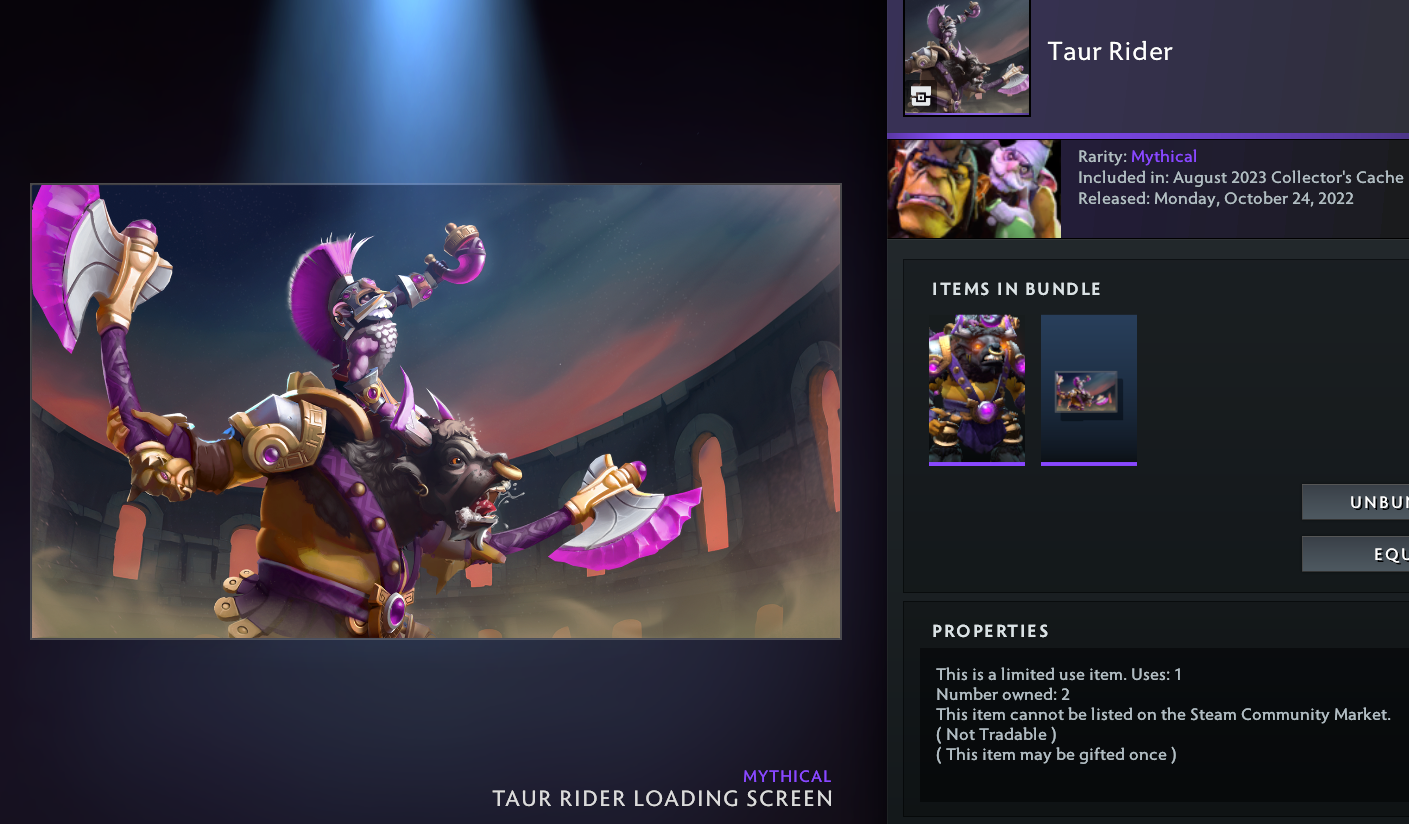Select the Alchemist armor set item in bundle
1409x824 pixels.
[976, 389]
